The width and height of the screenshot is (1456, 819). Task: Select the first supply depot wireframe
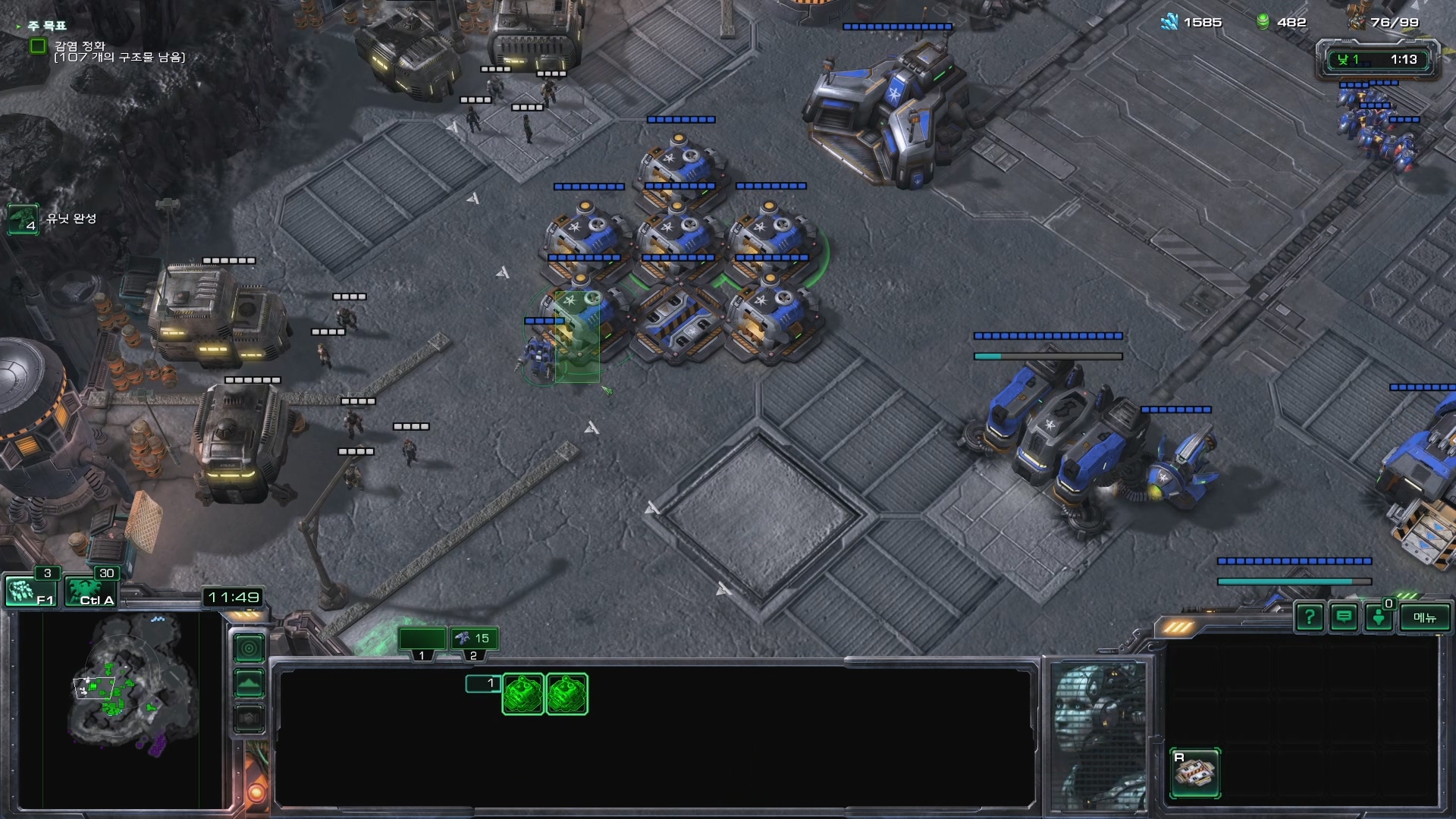pyautogui.click(x=523, y=694)
